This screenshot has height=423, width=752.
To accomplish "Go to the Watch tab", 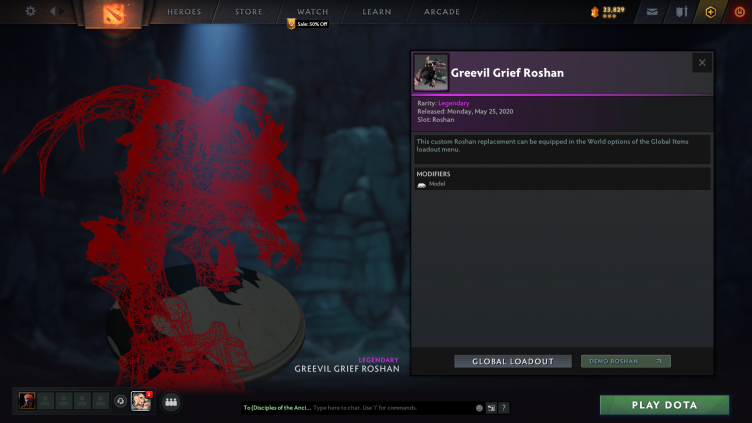I will 312,12.
